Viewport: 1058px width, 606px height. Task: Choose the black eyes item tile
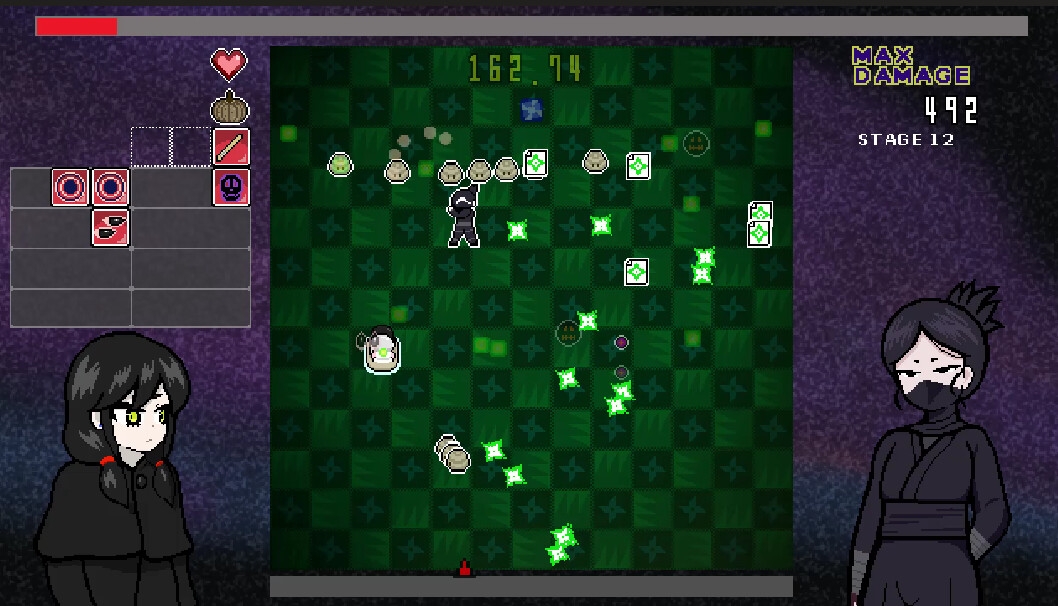(111, 227)
